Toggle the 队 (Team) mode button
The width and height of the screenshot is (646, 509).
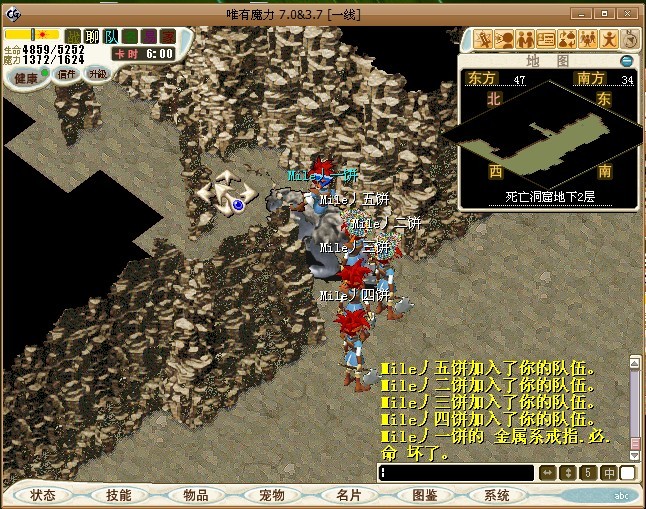pyautogui.click(x=111, y=36)
